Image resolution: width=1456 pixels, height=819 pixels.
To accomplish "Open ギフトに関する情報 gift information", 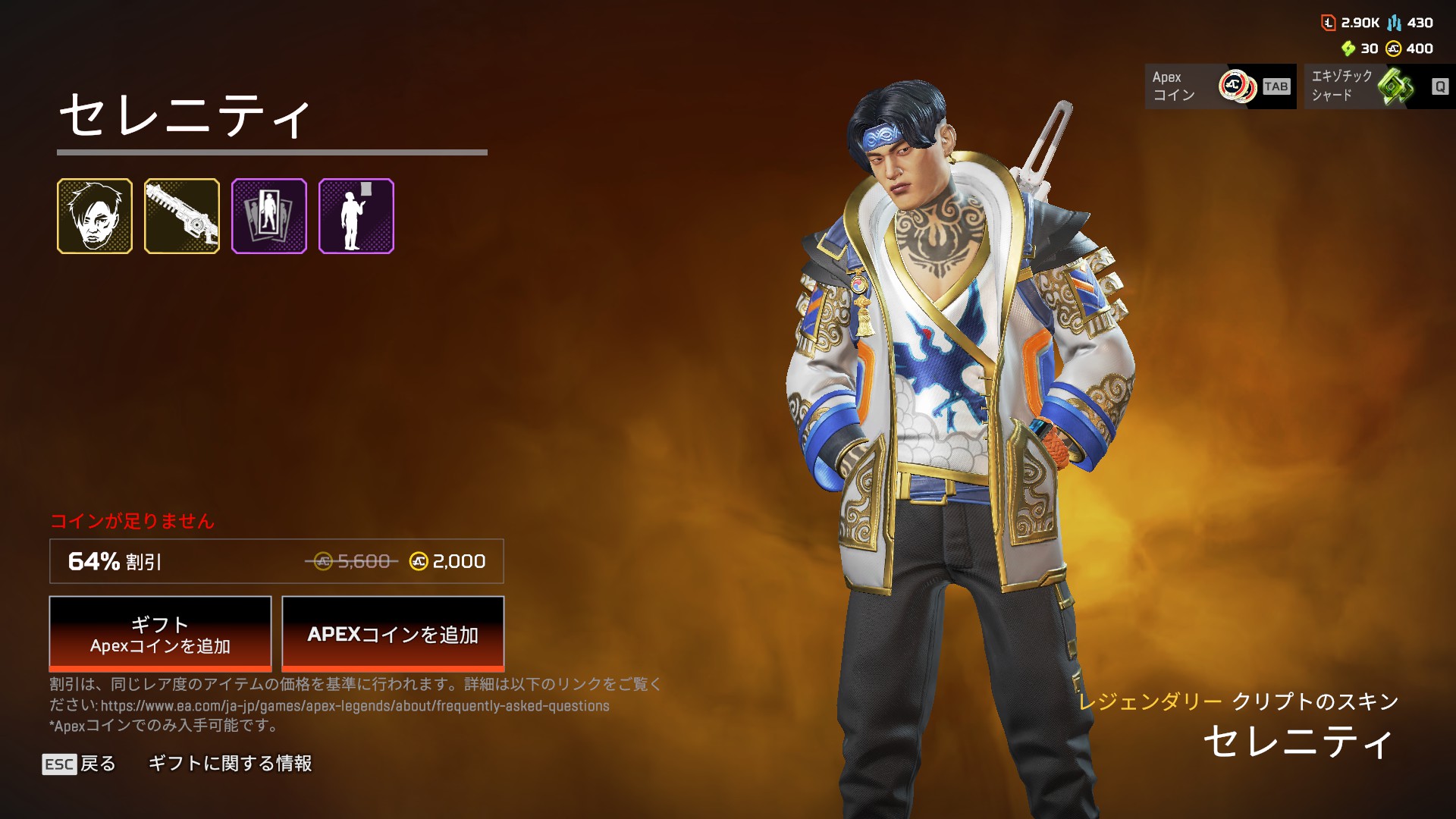I will 230,764.
